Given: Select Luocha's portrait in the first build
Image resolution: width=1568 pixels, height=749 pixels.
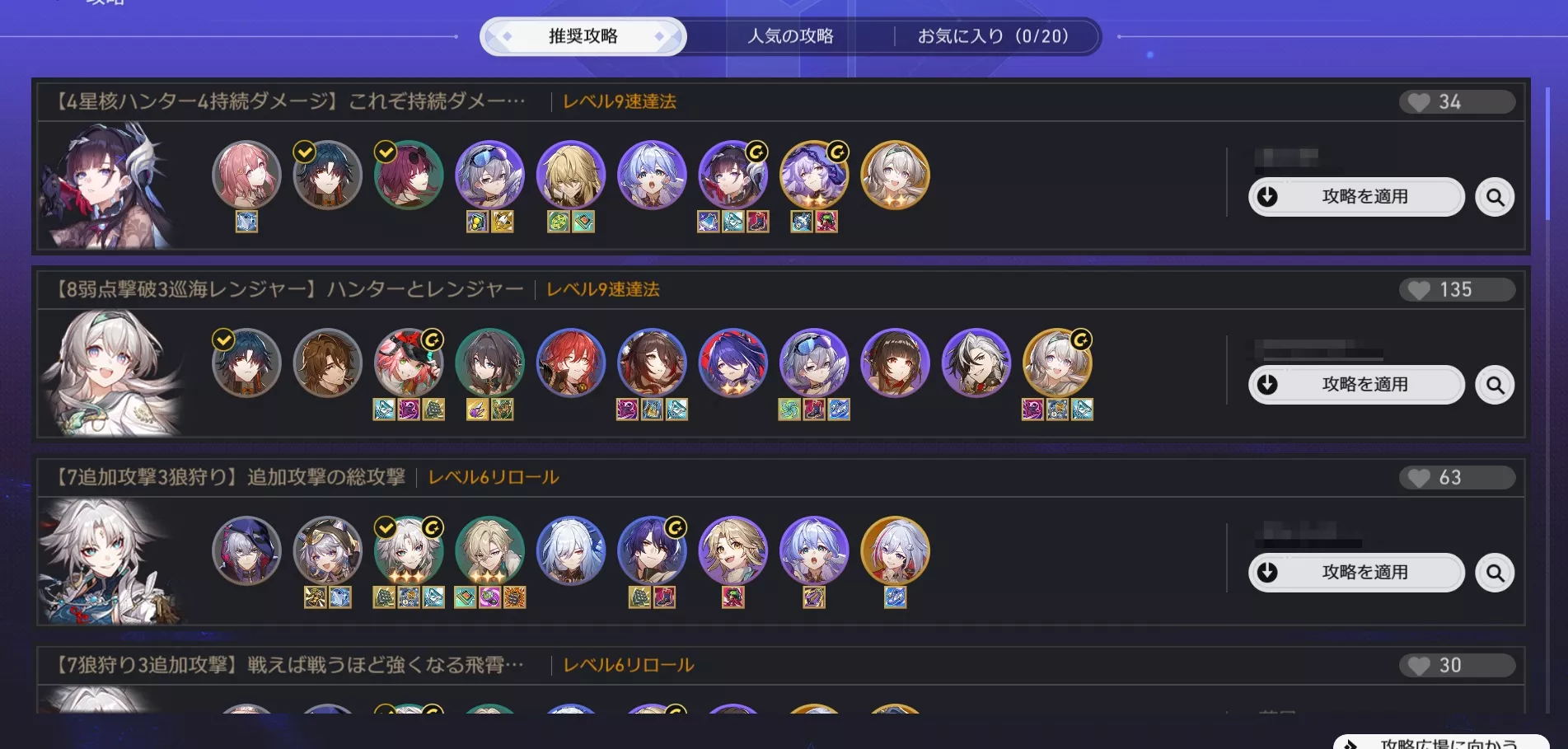Looking at the screenshot, I should (573, 177).
